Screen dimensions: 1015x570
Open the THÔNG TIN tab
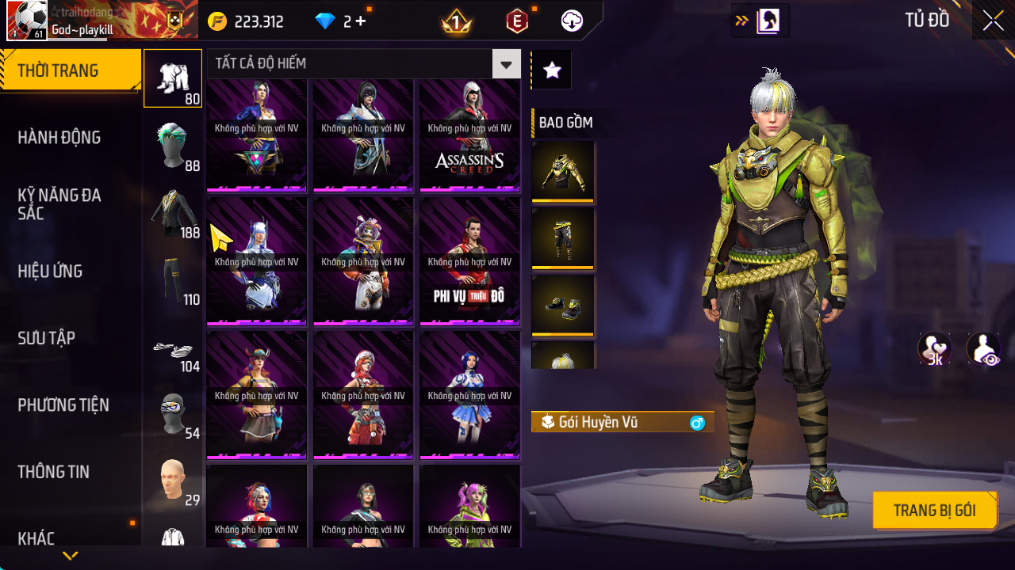[x=54, y=472]
